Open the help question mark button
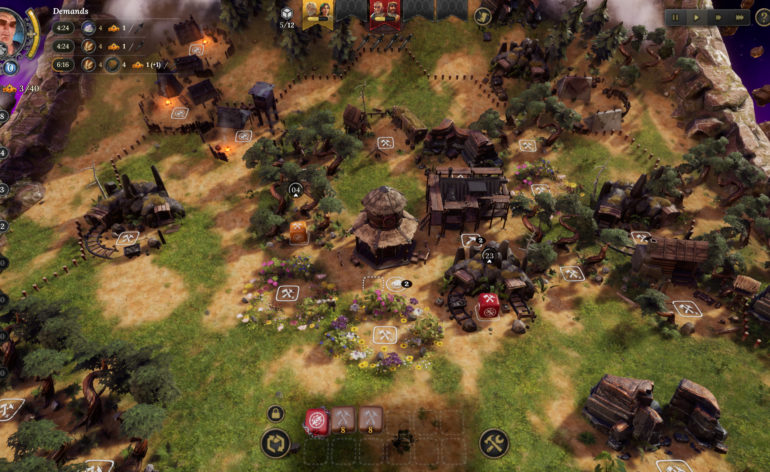This screenshot has width=770, height=472. [x=763, y=17]
